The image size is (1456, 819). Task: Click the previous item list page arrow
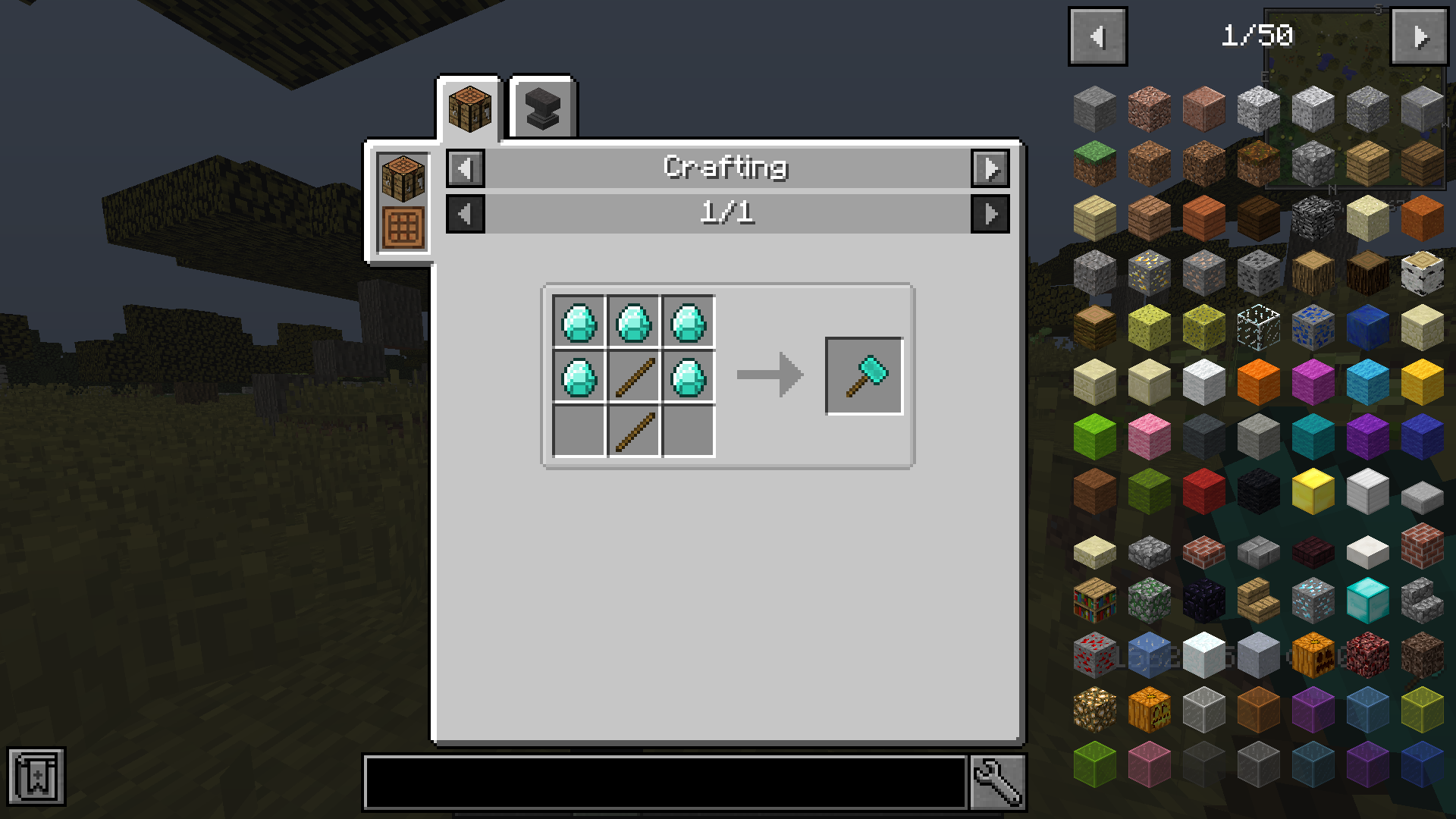pyautogui.click(x=1097, y=35)
